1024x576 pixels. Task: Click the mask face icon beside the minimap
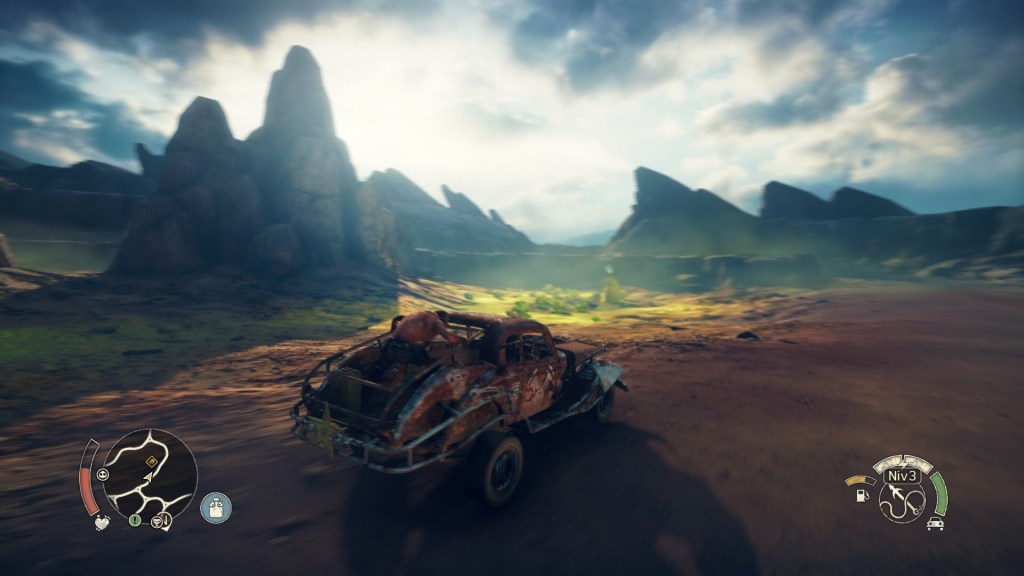click(104, 475)
